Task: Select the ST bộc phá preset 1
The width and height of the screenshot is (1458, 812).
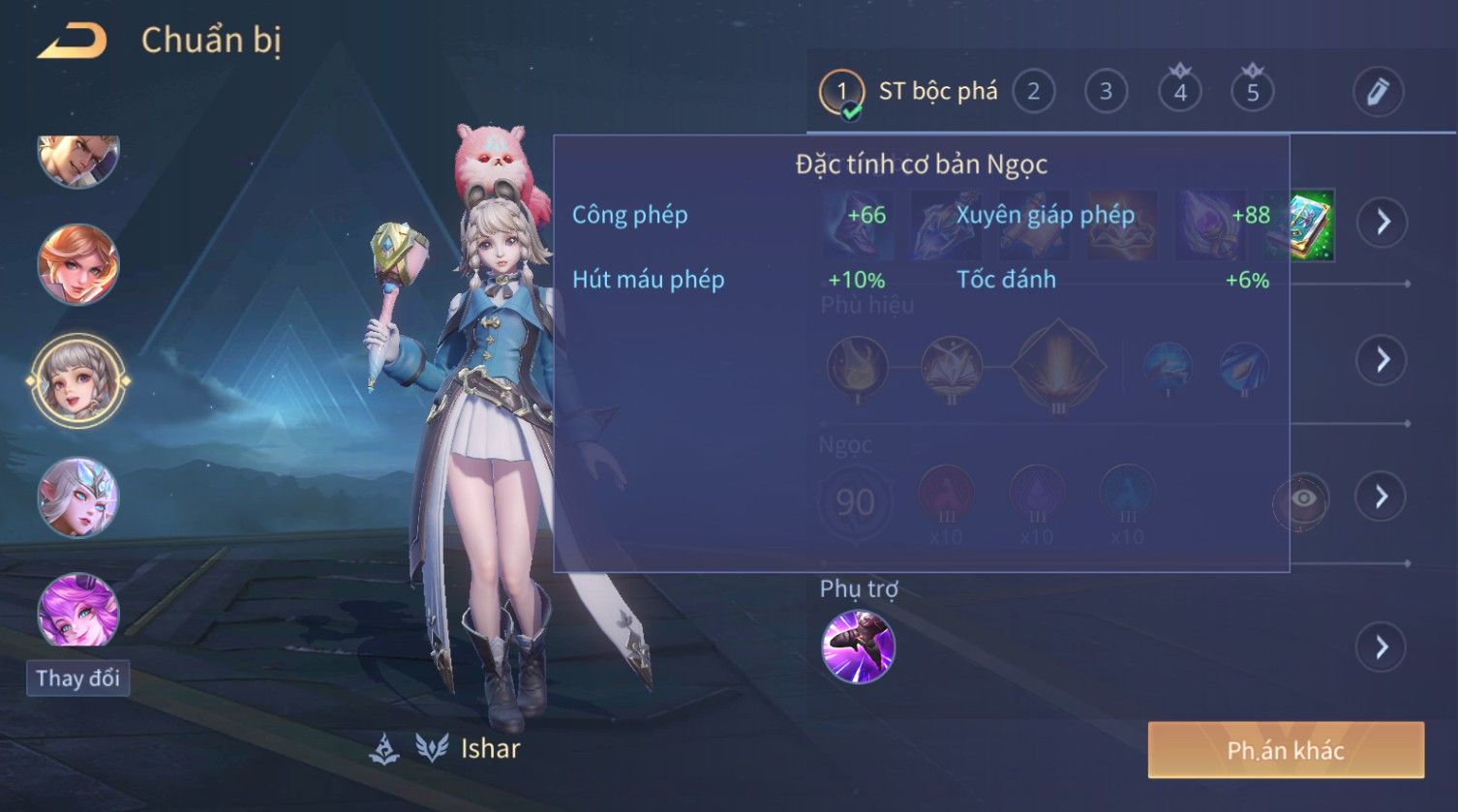Action: [841, 93]
